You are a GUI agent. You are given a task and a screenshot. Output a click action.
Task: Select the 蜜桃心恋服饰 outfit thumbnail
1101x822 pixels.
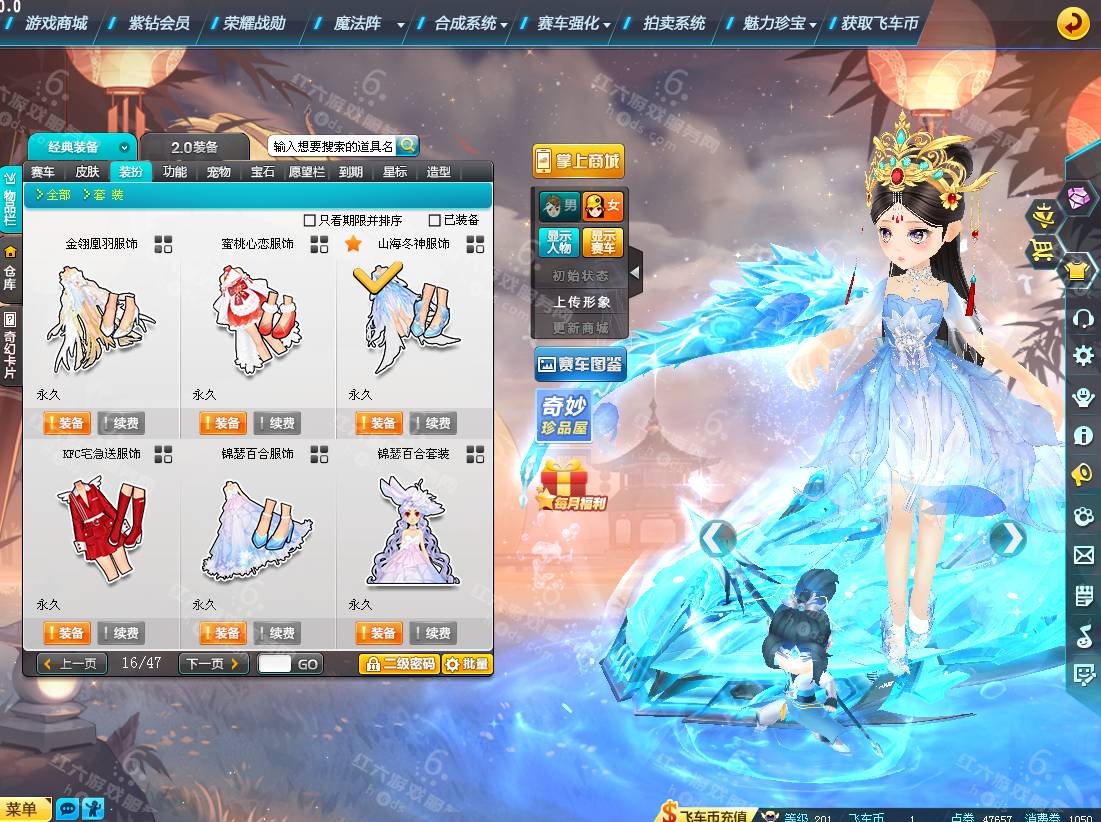click(x=257, y=318)
